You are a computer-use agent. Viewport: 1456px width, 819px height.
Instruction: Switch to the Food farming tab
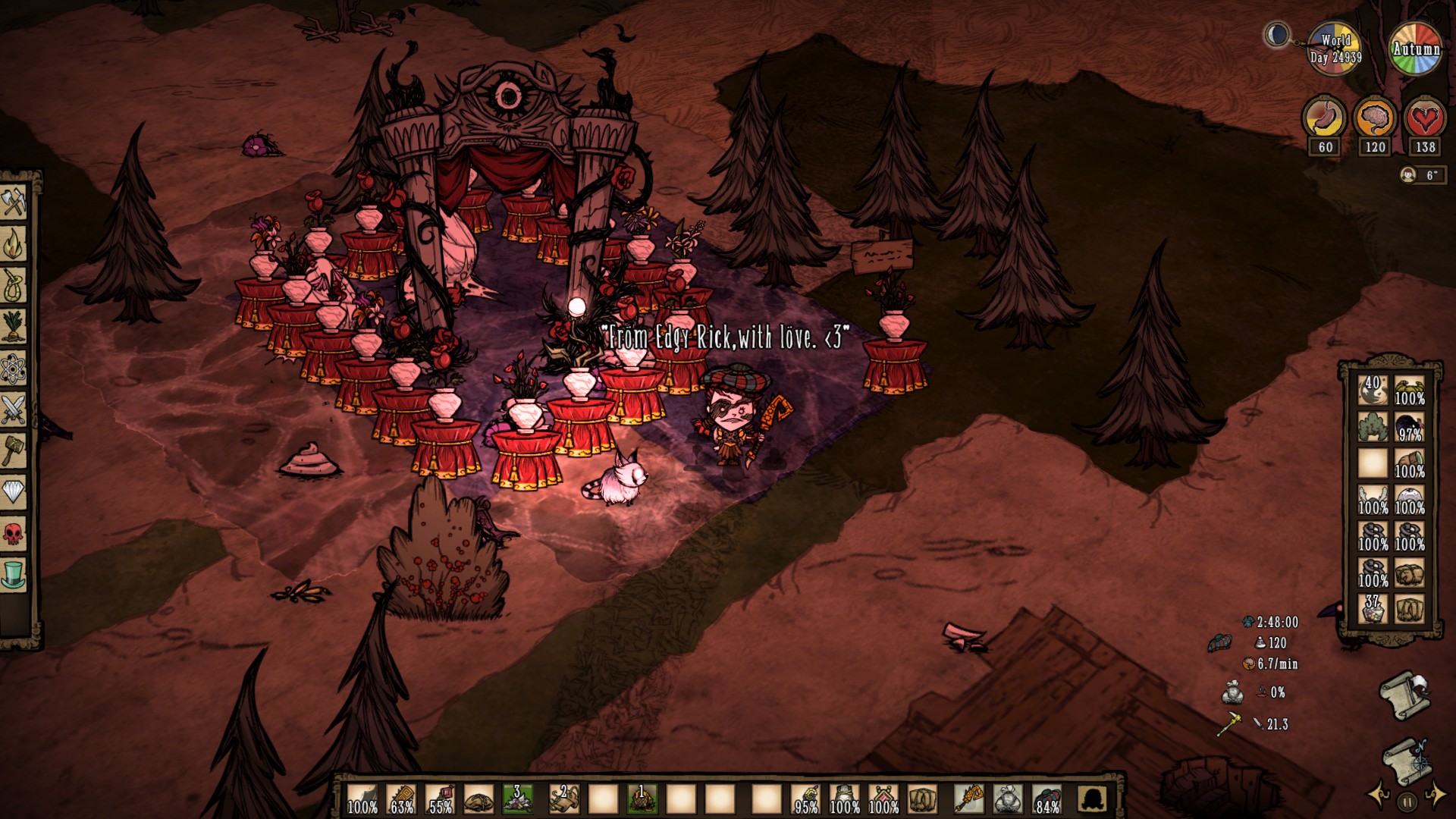[14, 327]
